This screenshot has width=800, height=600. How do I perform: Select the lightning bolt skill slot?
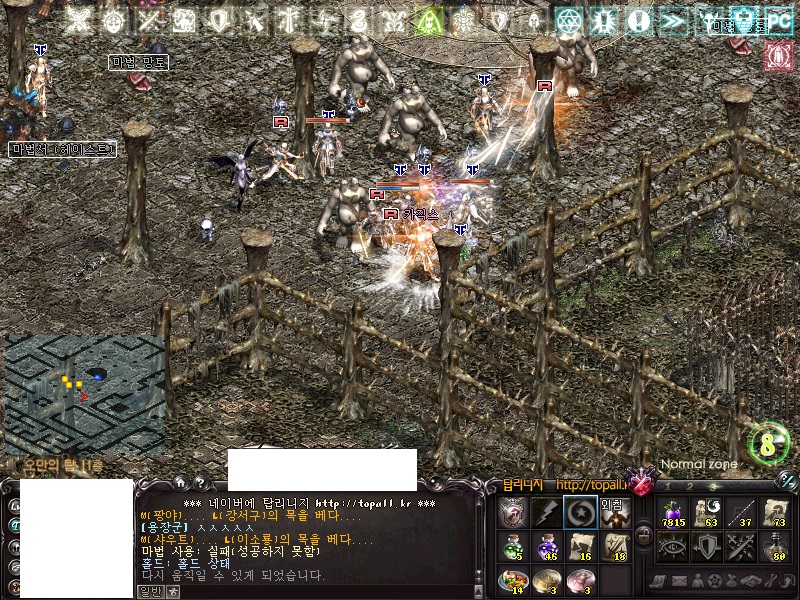click(546, 512)
